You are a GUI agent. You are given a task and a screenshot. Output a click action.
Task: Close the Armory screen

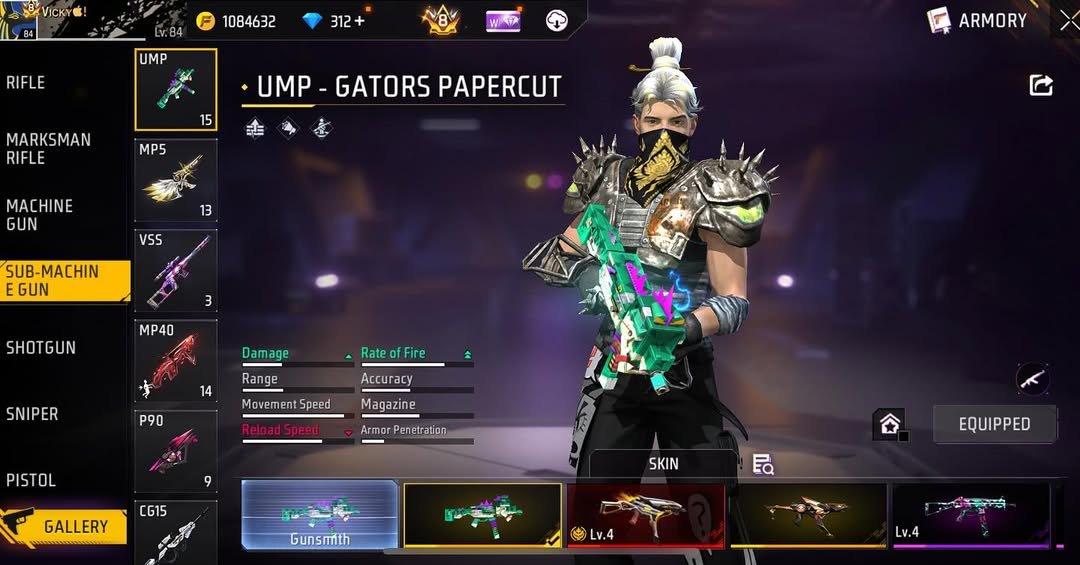[x=1068, y=21]
